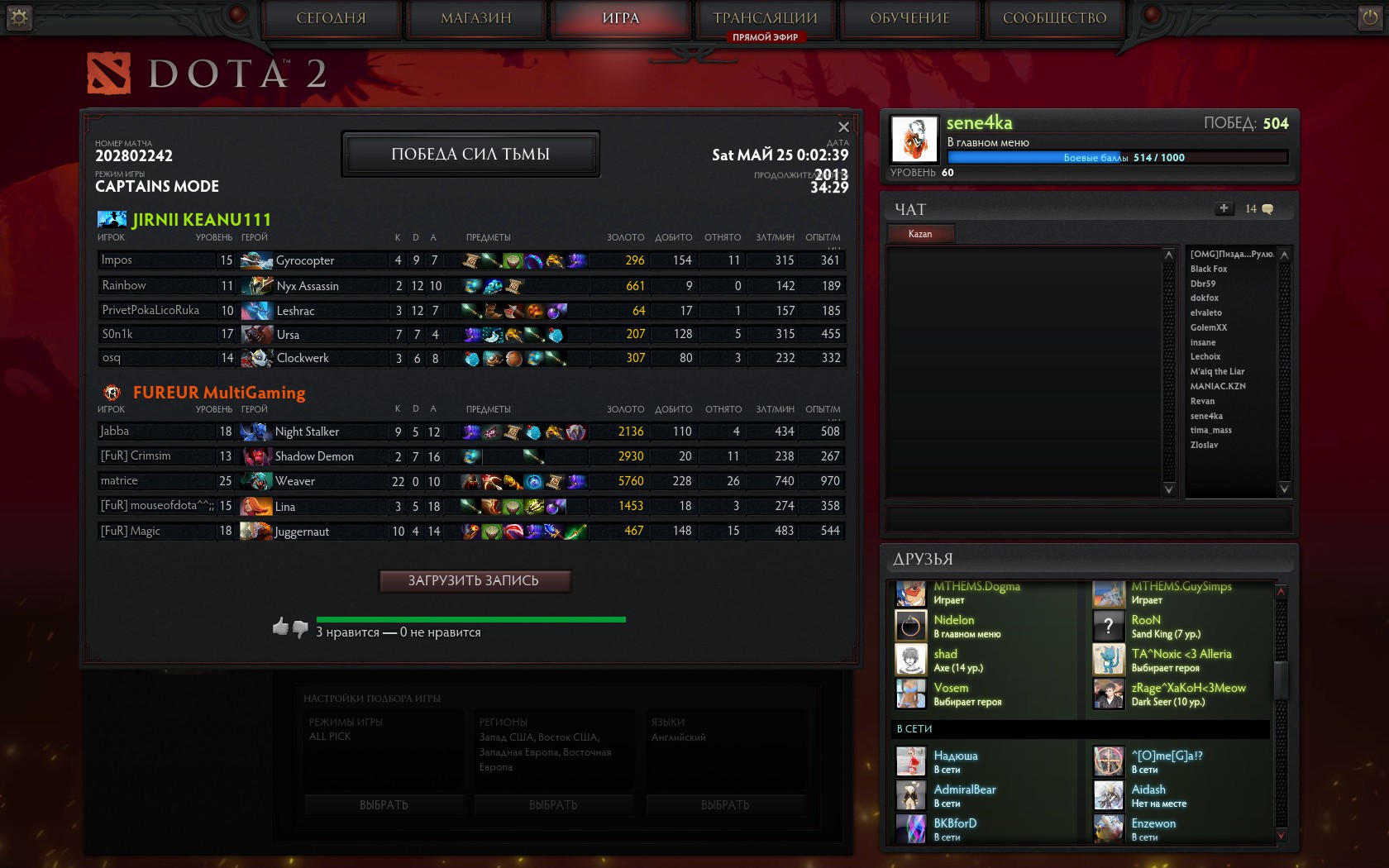Viewport: 1389px width, 868px height.
Task: Dislike the match with thumbs down
Action: (x=300, y=628)
